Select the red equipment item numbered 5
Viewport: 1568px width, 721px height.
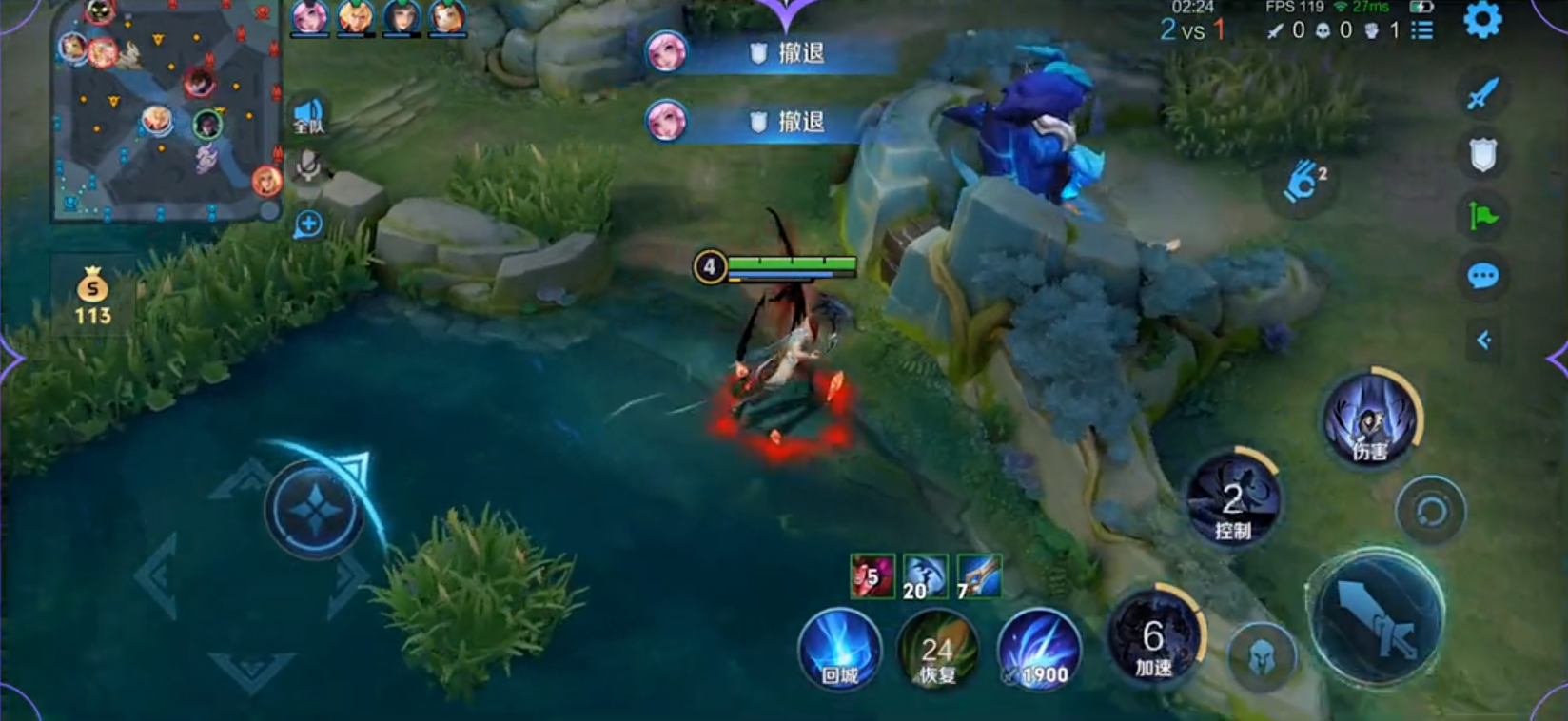[x=872, y=575]
